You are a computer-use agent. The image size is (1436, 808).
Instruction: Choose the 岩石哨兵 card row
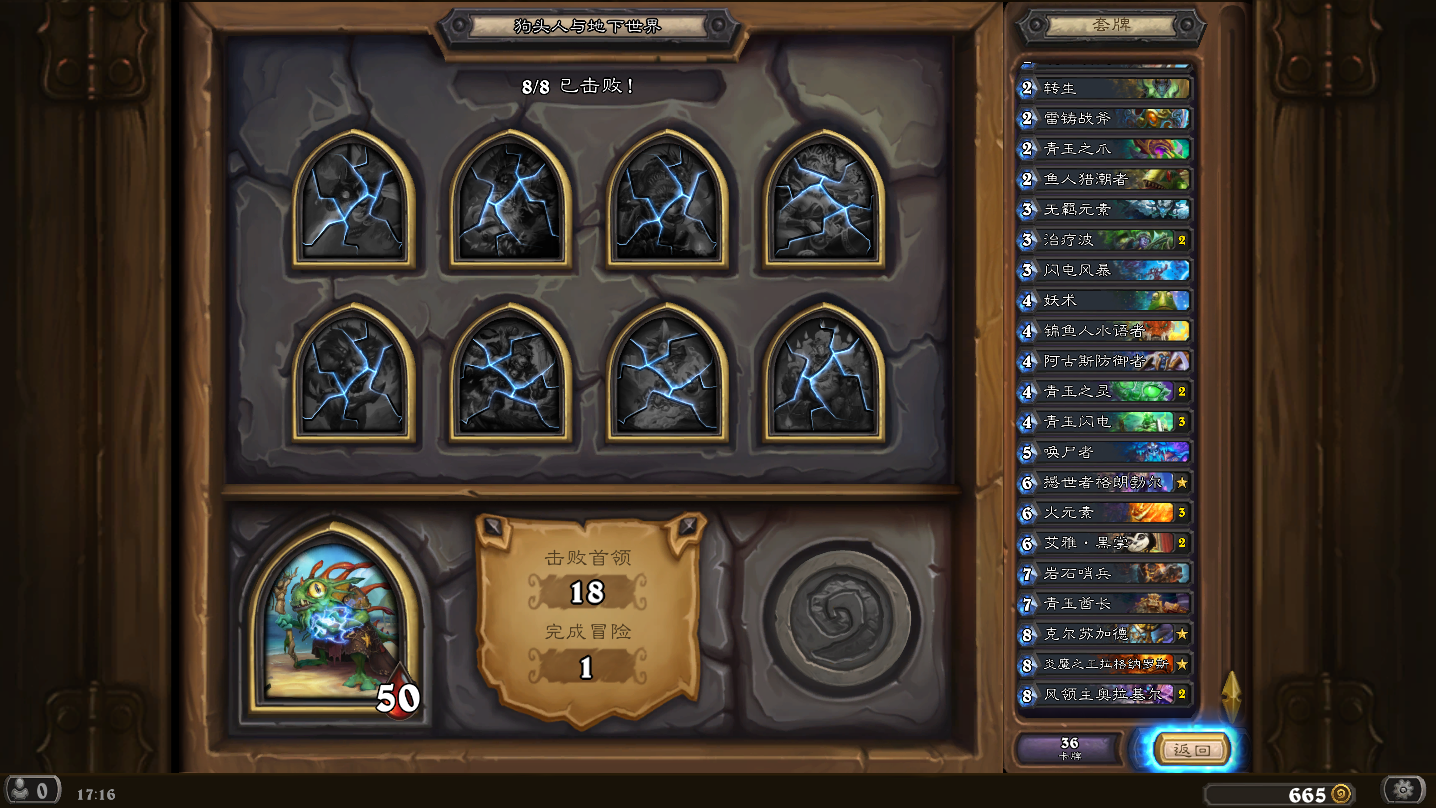(1104, 573)
